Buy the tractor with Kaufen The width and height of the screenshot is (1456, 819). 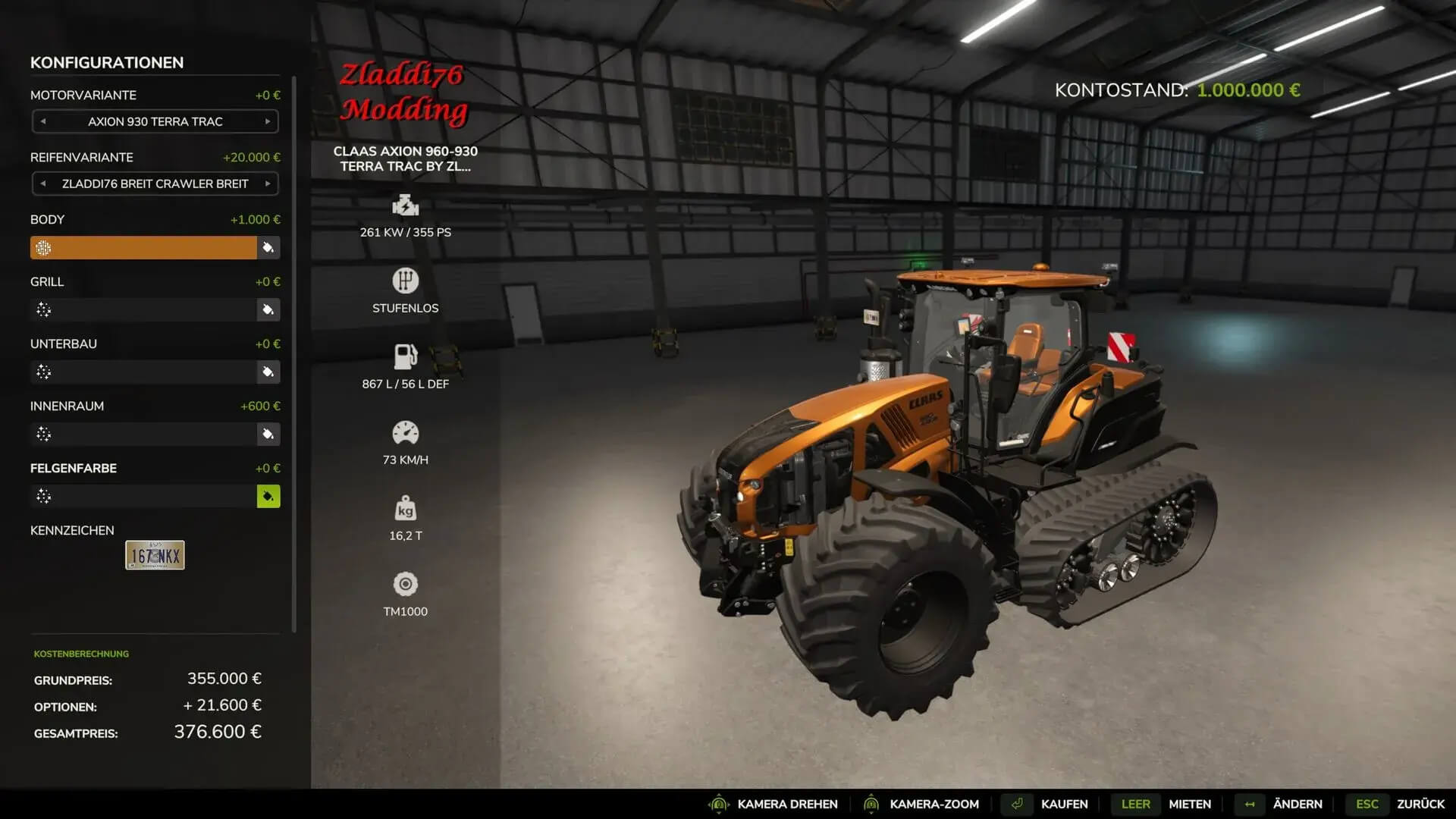click(1063, 804)
